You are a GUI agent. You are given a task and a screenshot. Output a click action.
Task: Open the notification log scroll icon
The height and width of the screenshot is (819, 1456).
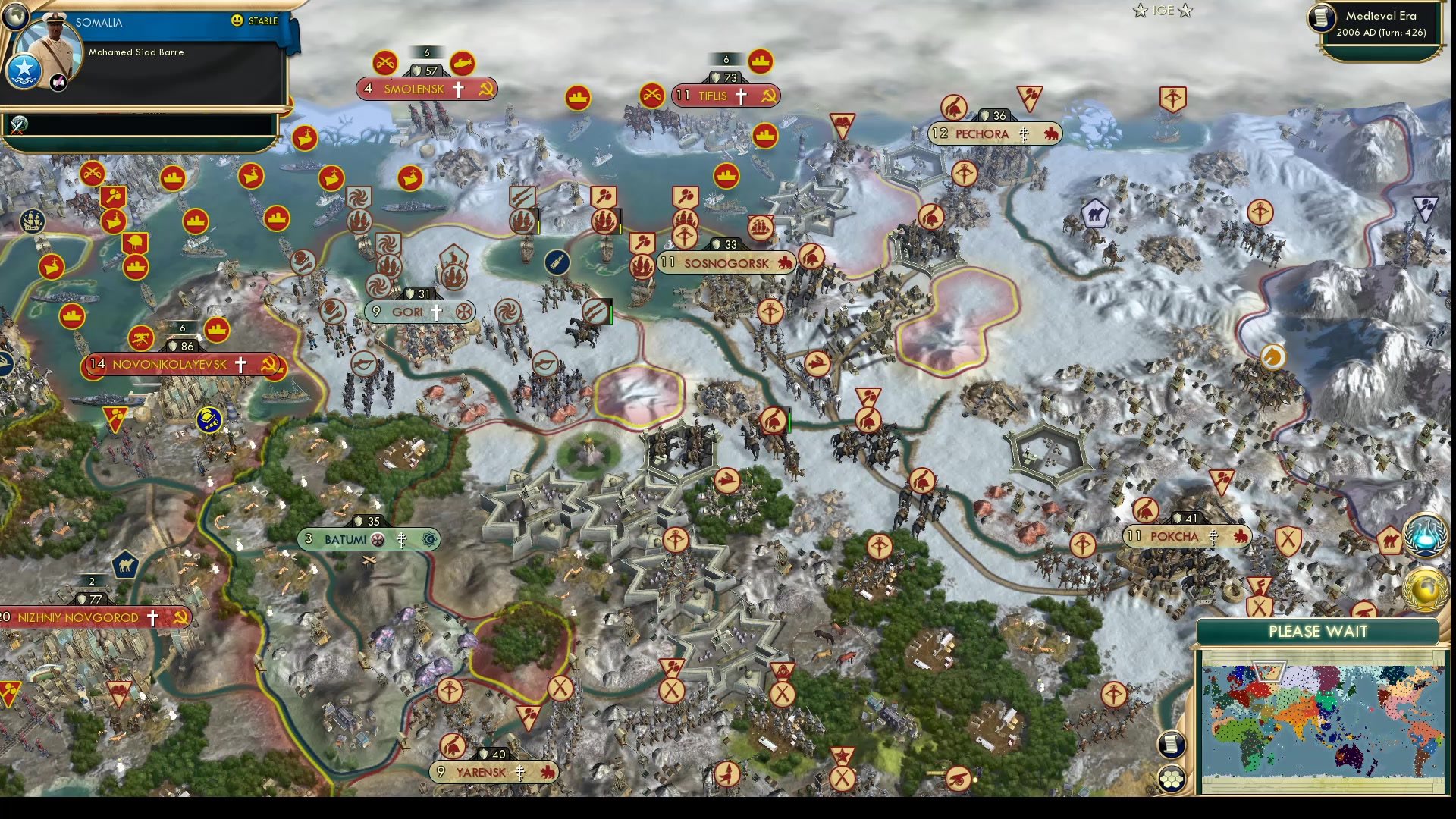(1172, 746)
